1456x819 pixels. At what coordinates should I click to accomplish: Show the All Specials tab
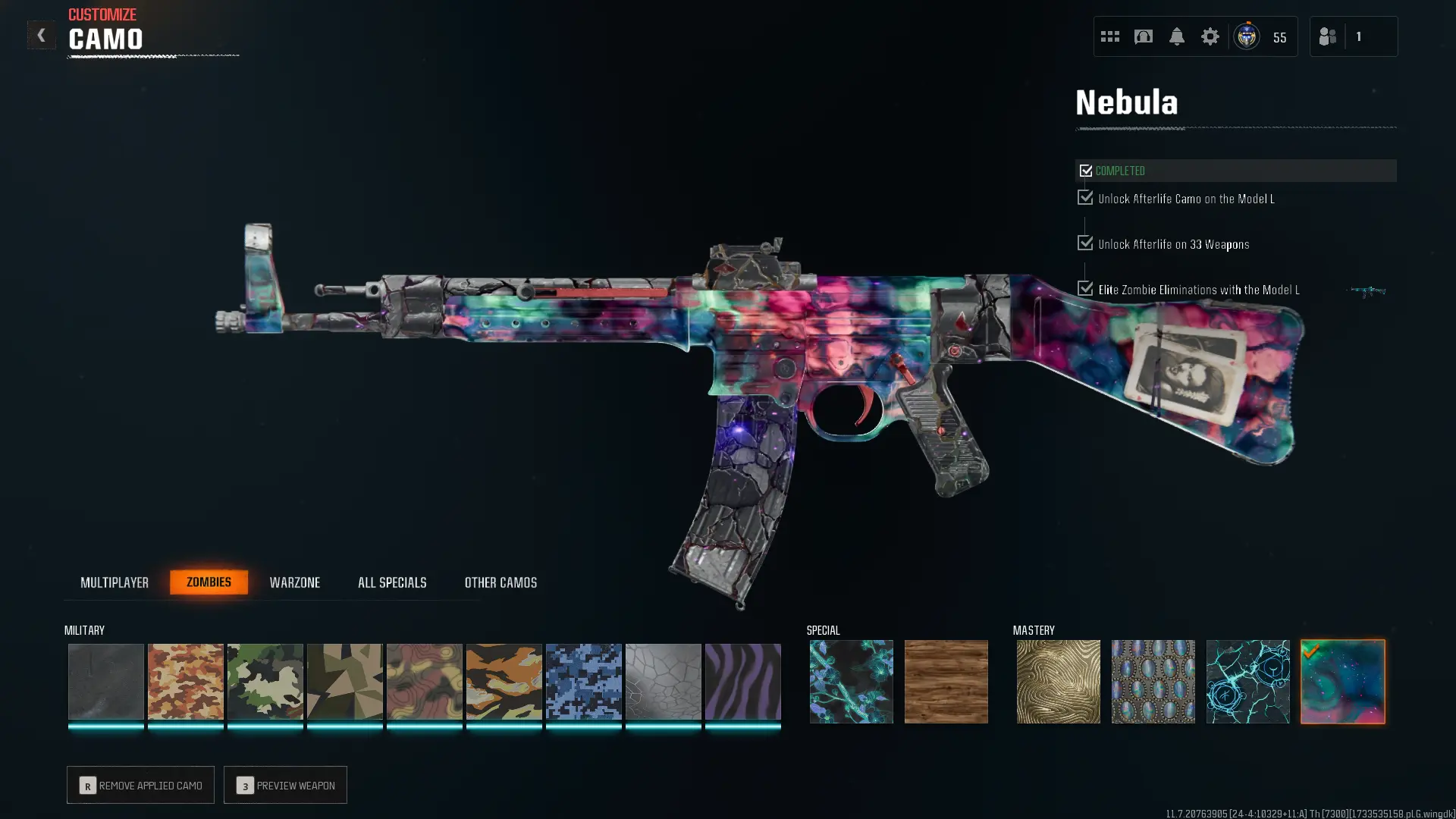coord(392,582)
